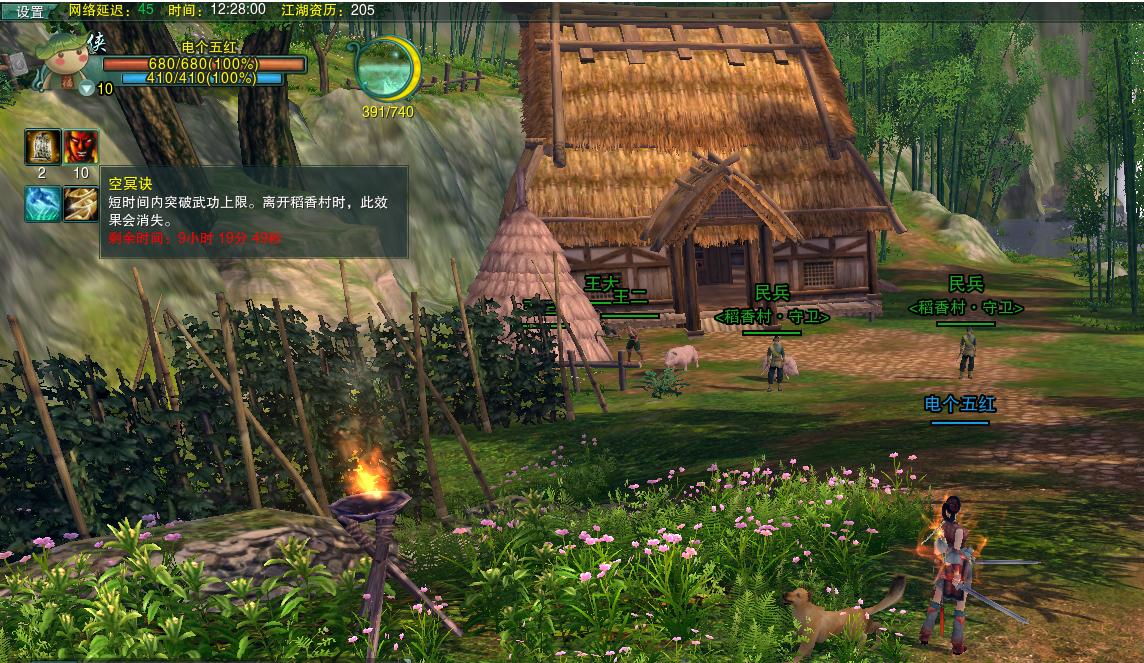Select the golden swirl buff icon
This screenshot has height=663, width=1144.
coord(81,204)
